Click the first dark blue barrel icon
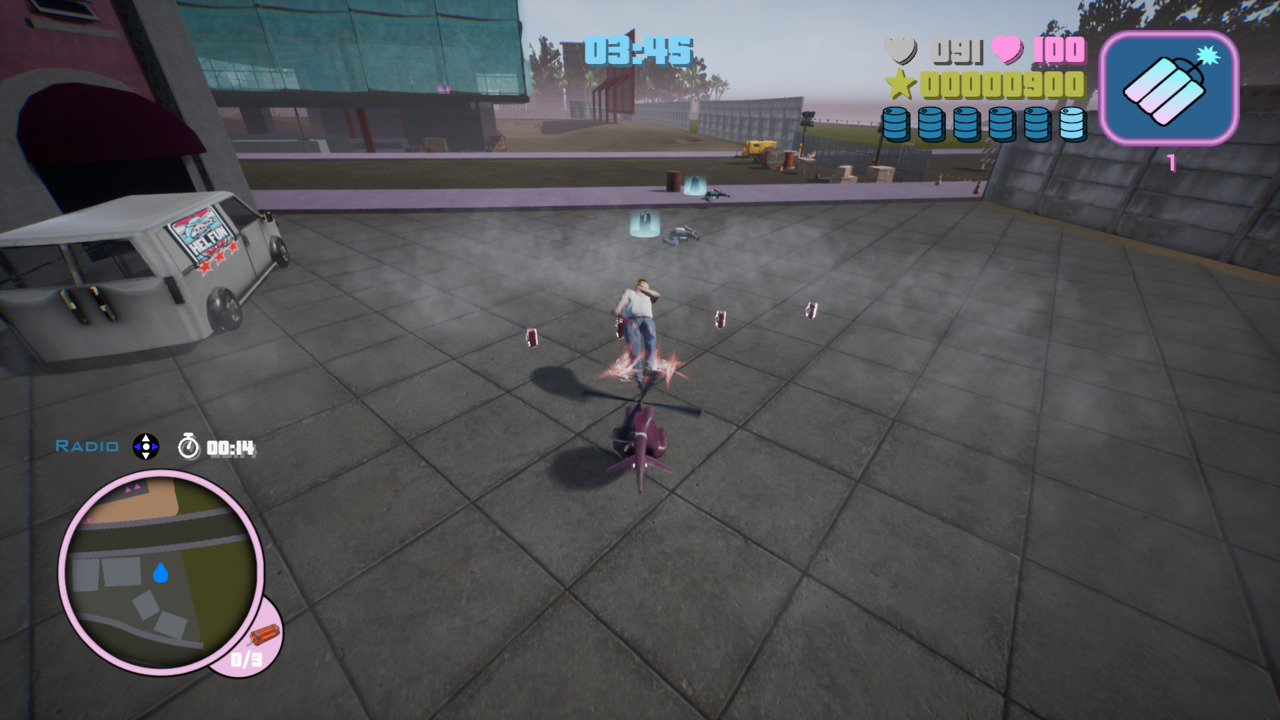 [896, 124]
